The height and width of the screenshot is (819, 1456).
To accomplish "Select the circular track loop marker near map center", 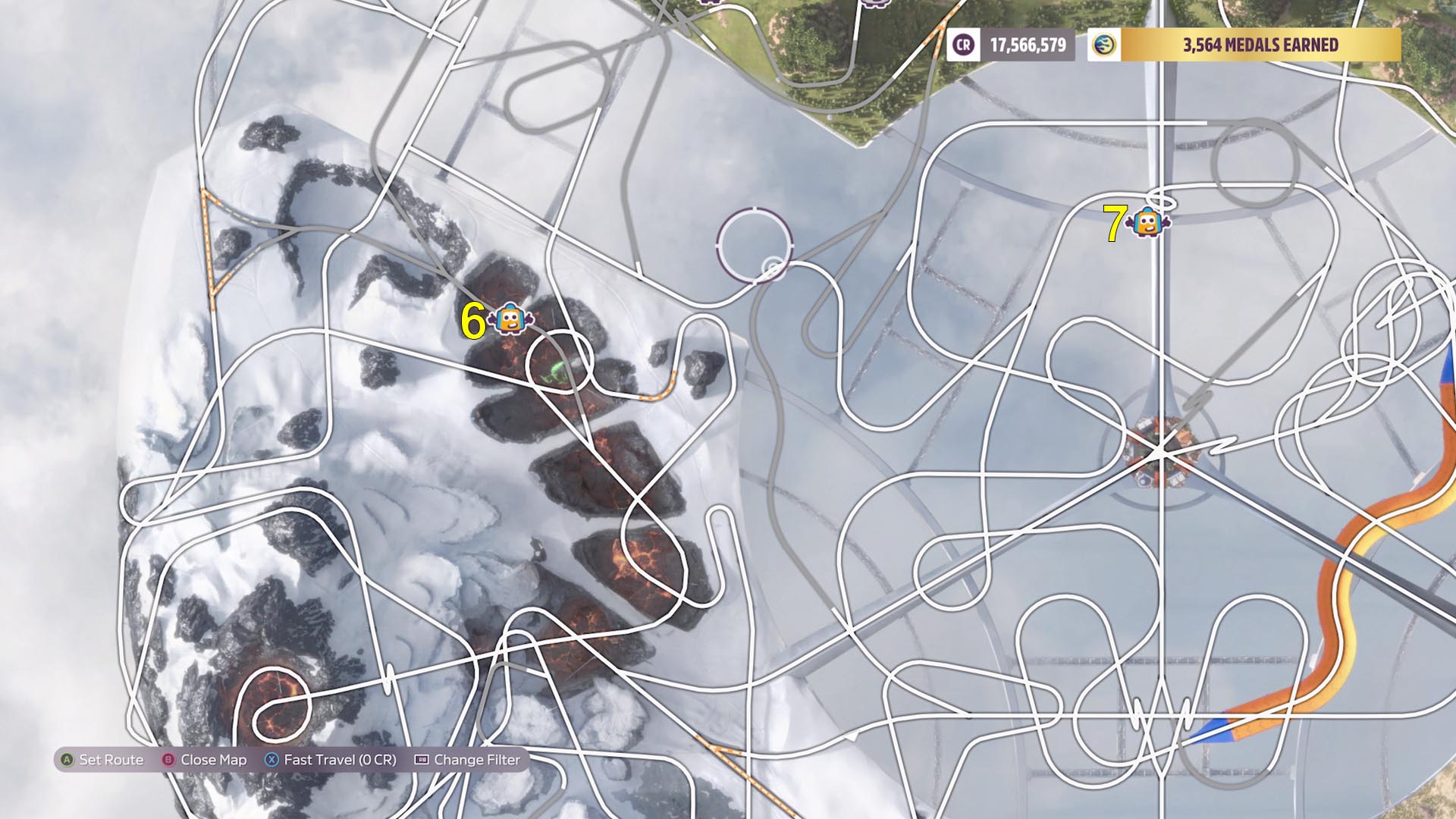I will point(753,246).
